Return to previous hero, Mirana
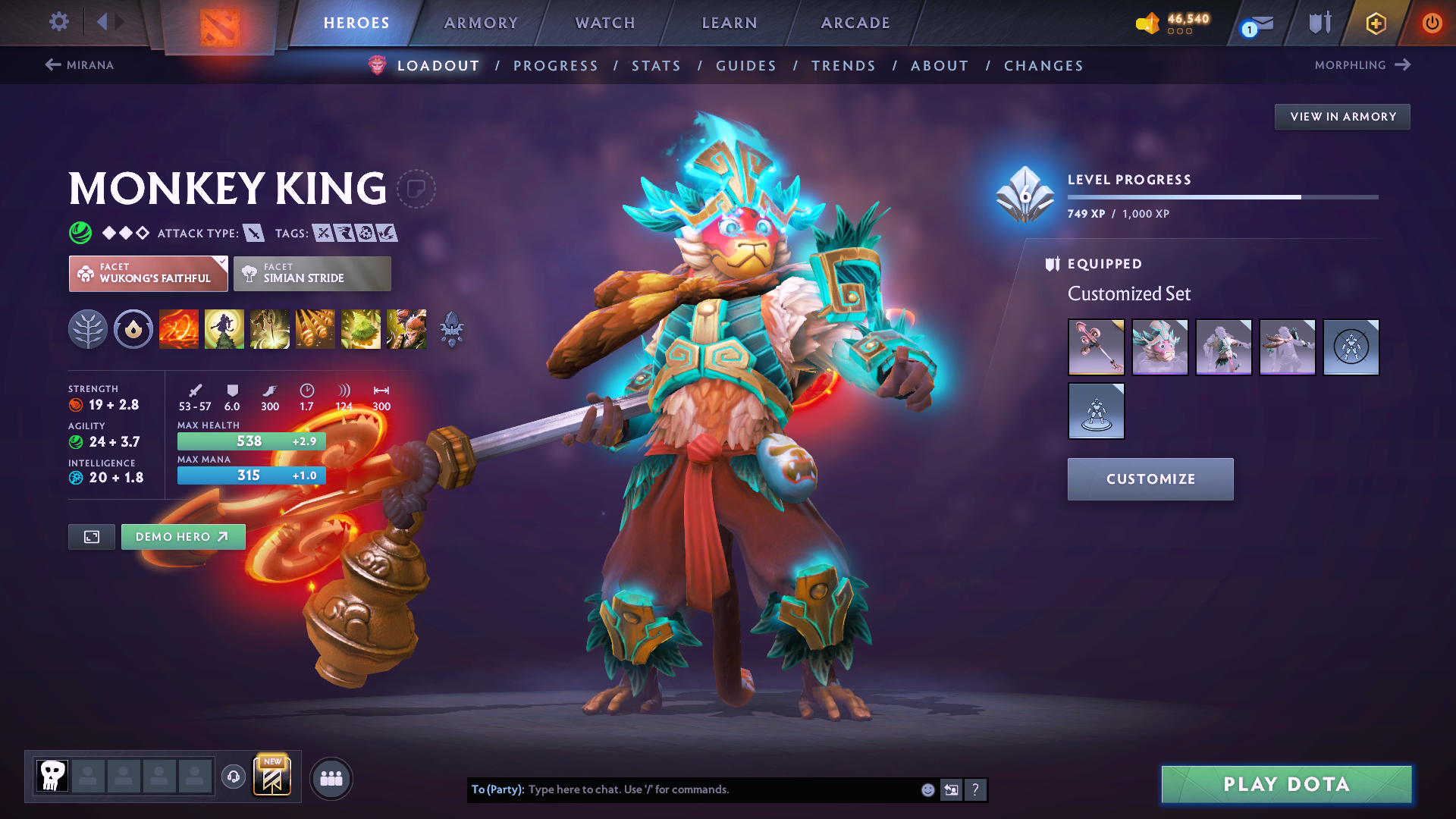The width and height of the screenshot is (1456, 819). [79, 64]
